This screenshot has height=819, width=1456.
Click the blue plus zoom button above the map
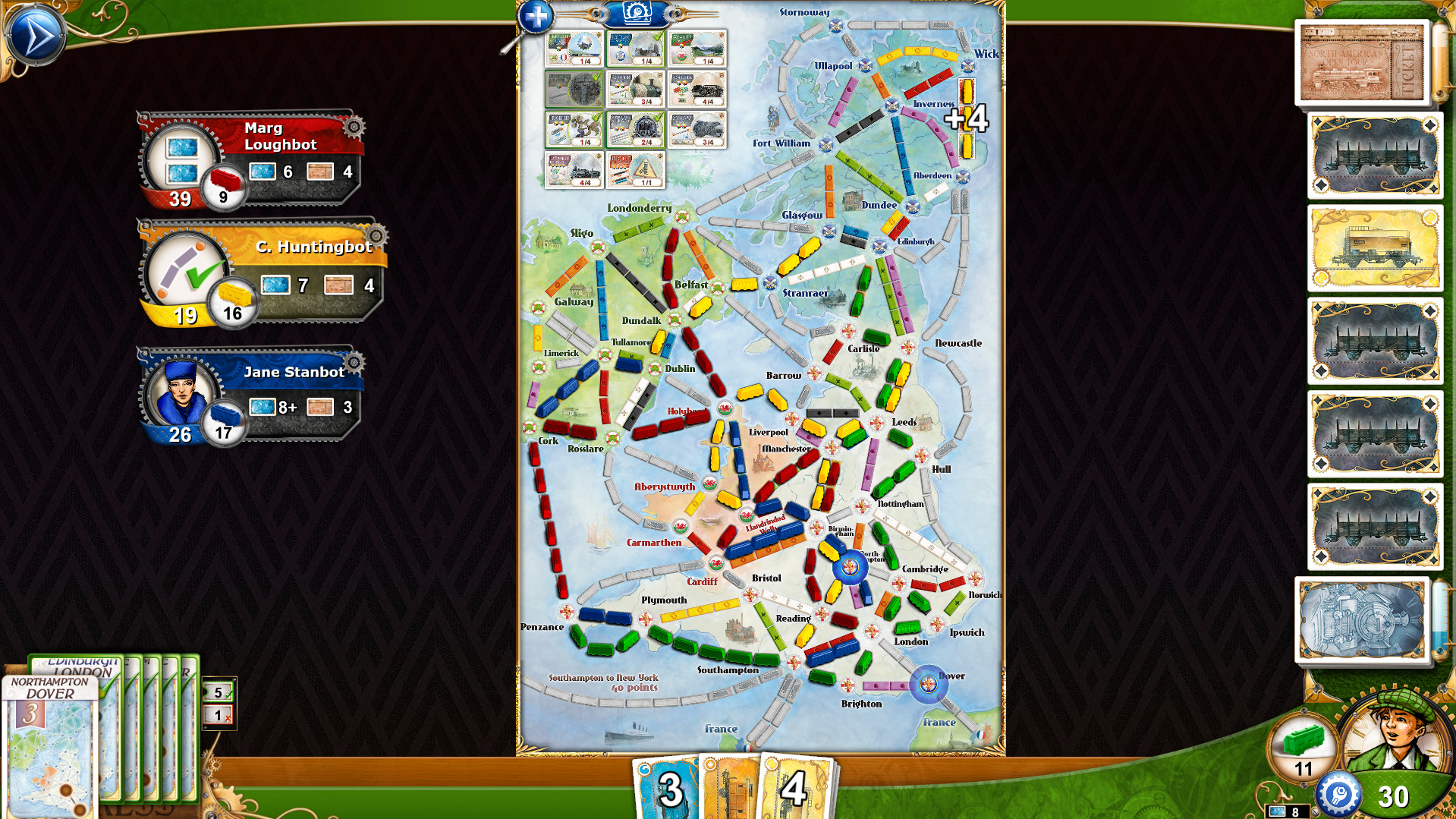[536, 15]
